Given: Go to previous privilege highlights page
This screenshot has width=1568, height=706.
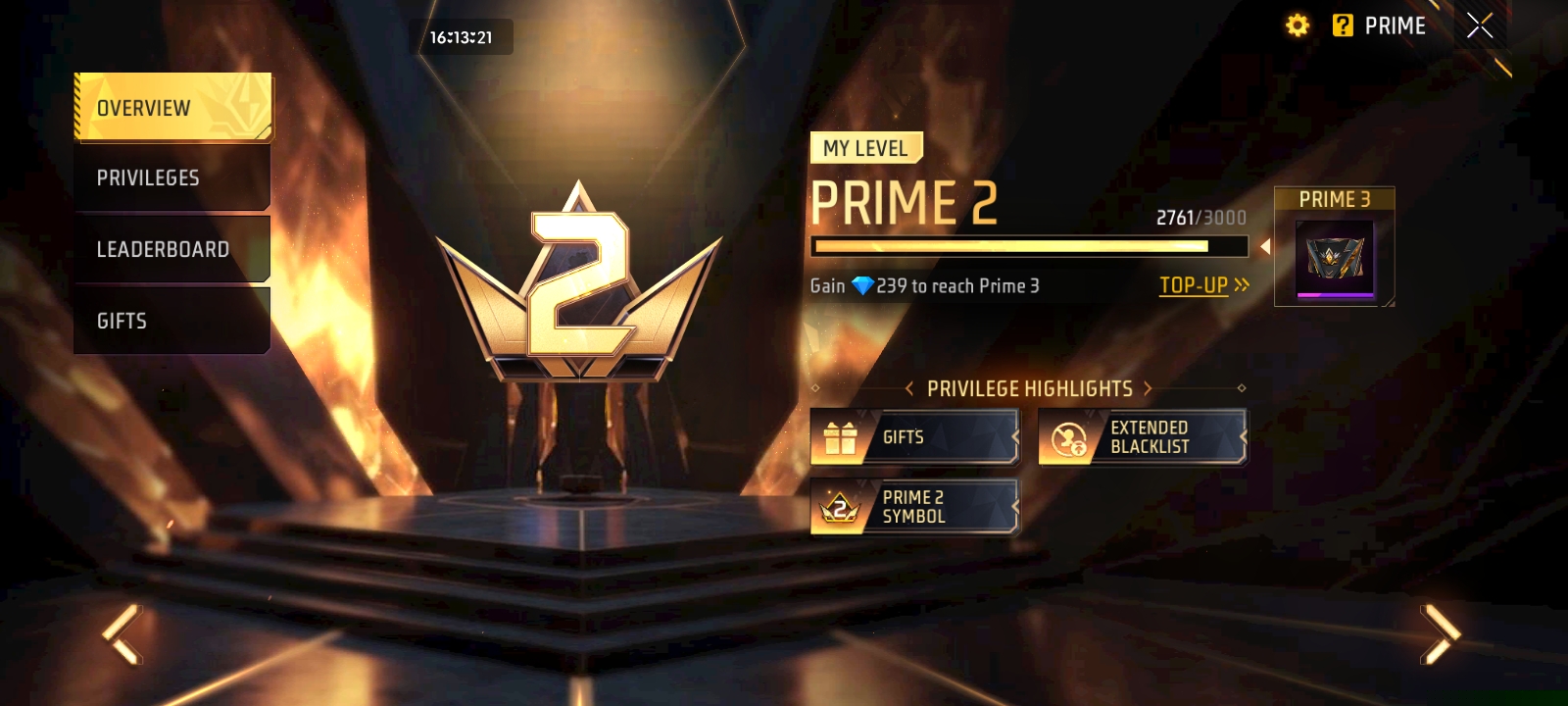Looking at the screenshot, I should 909,389.
